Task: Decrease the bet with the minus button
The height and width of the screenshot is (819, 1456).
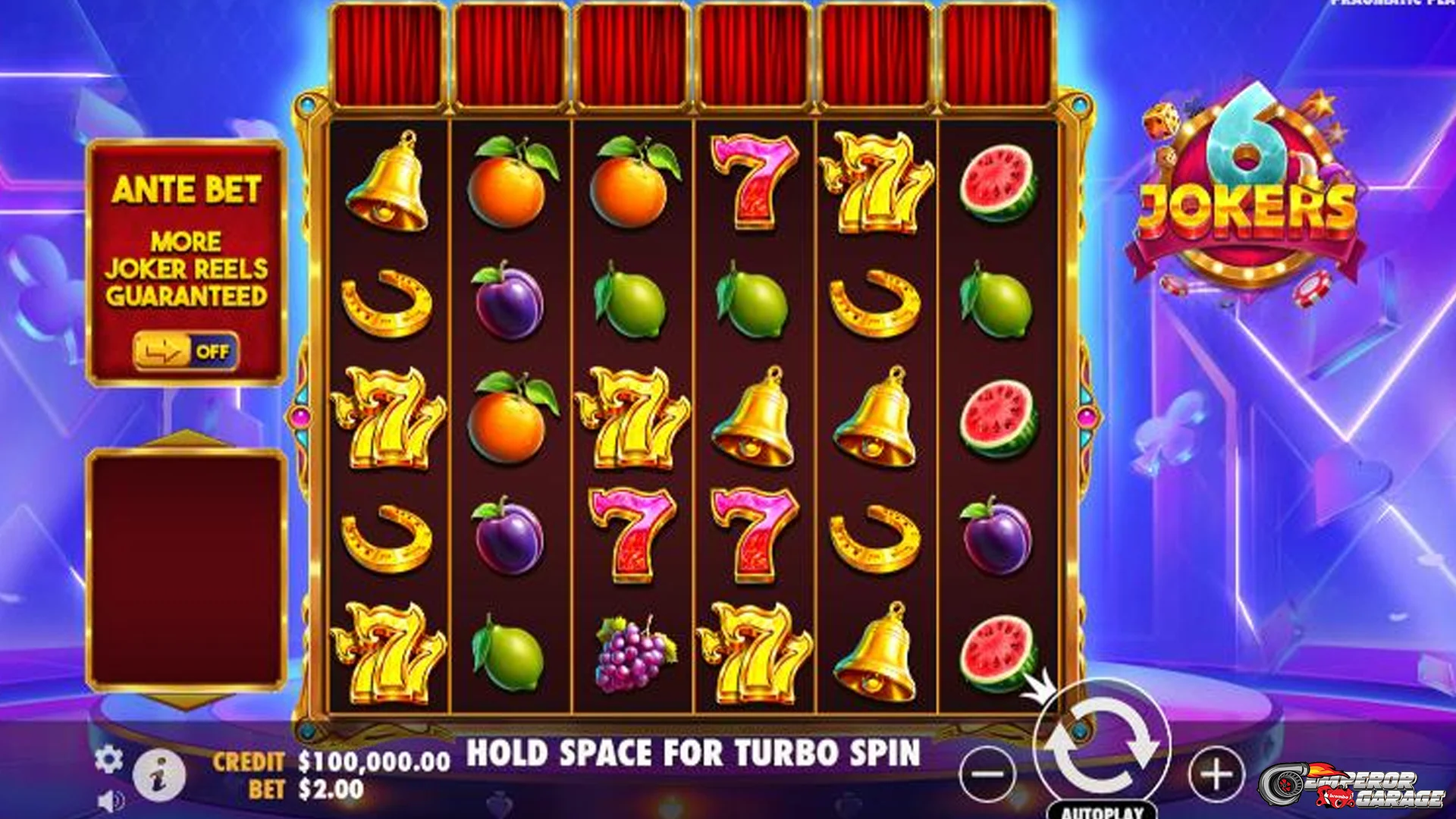Action: click(987, 774)
